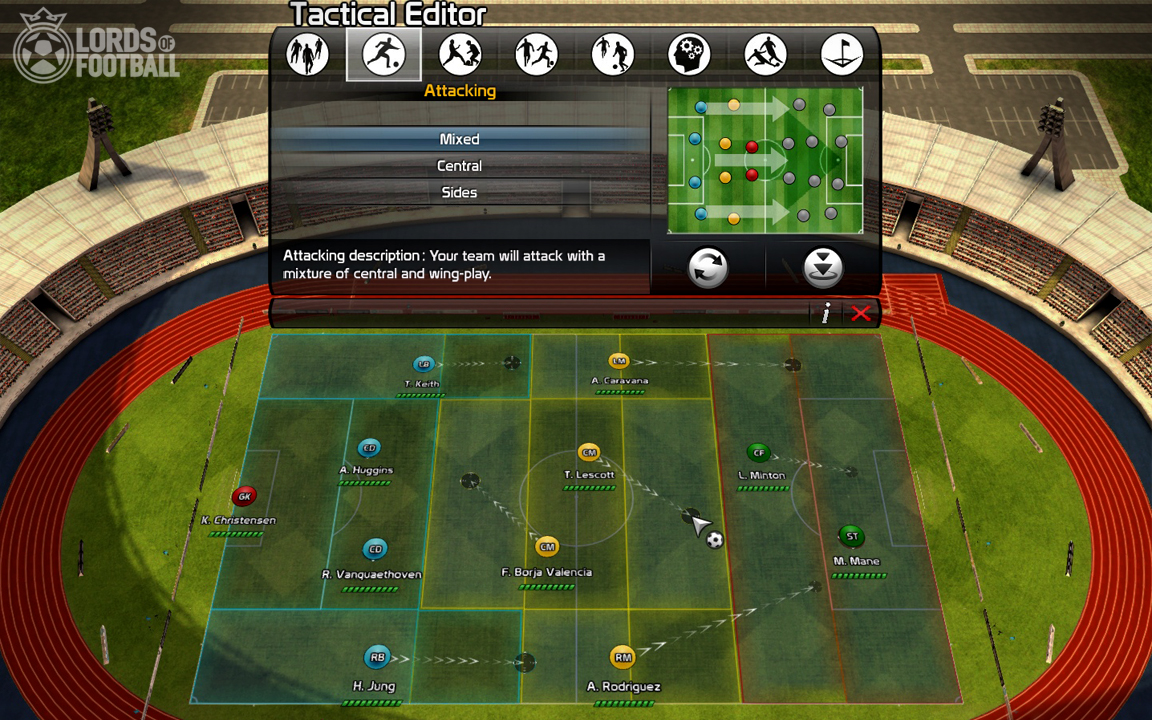Select goalkeeper K. Christensen's marker

[244, 496]
